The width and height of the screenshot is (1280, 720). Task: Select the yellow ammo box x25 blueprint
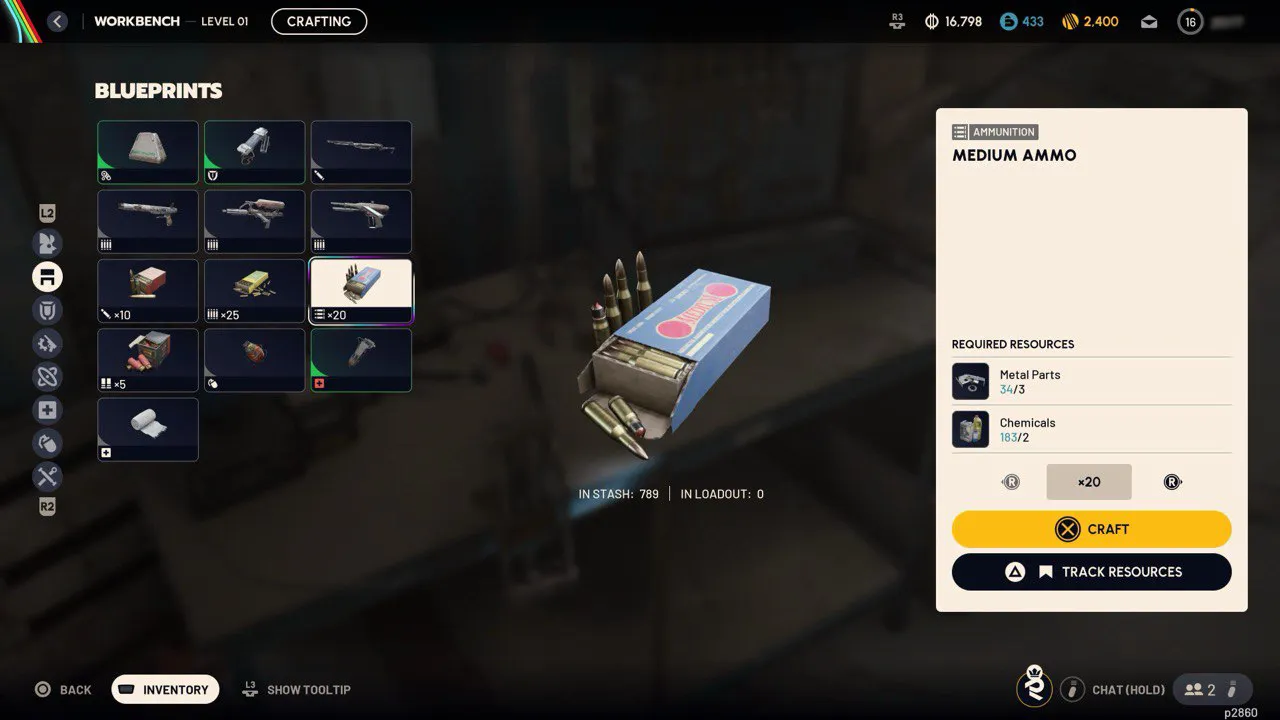(x=254, y=290)
